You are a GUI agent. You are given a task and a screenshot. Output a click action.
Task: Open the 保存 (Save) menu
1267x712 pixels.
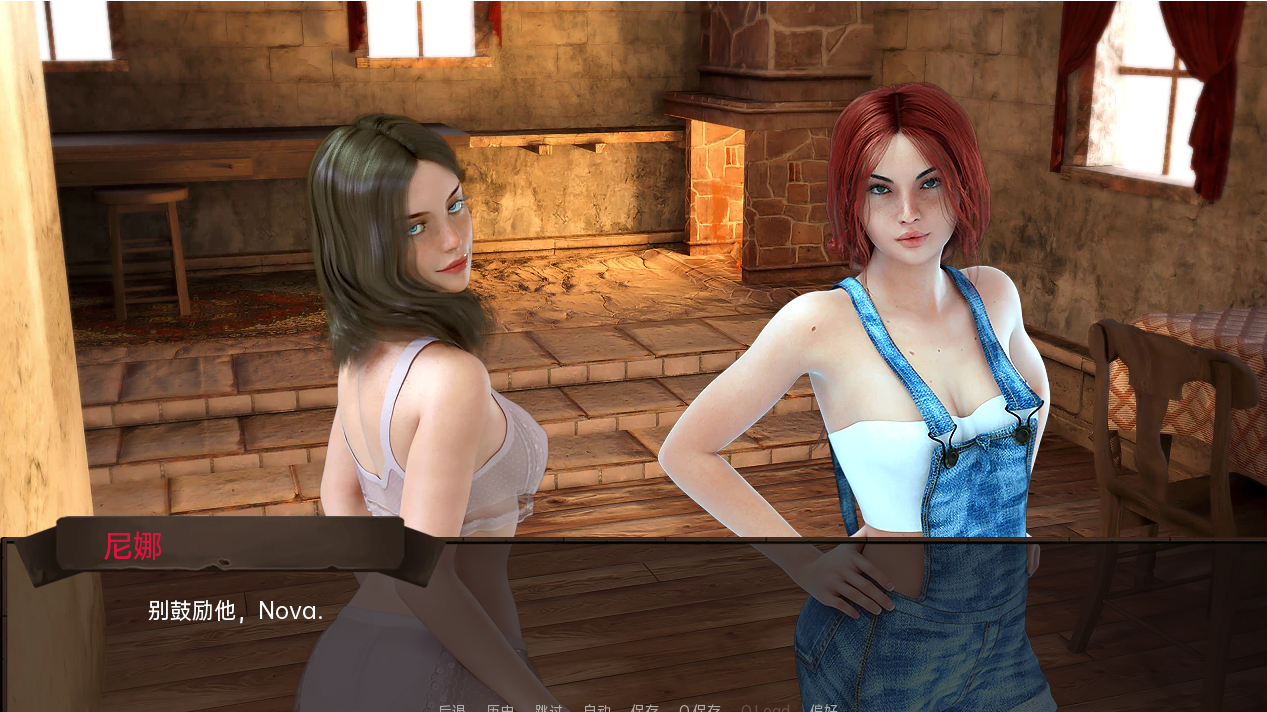pyautogui.click(x=645, y=708)
